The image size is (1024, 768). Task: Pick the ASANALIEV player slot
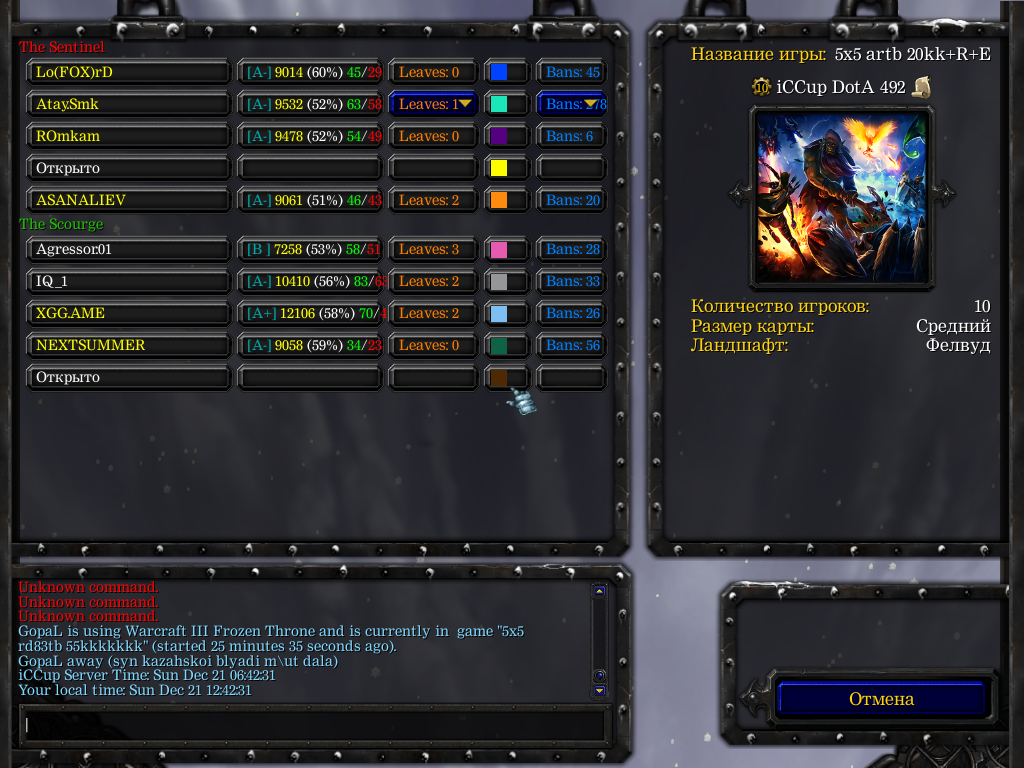click(x=128, y=200)
